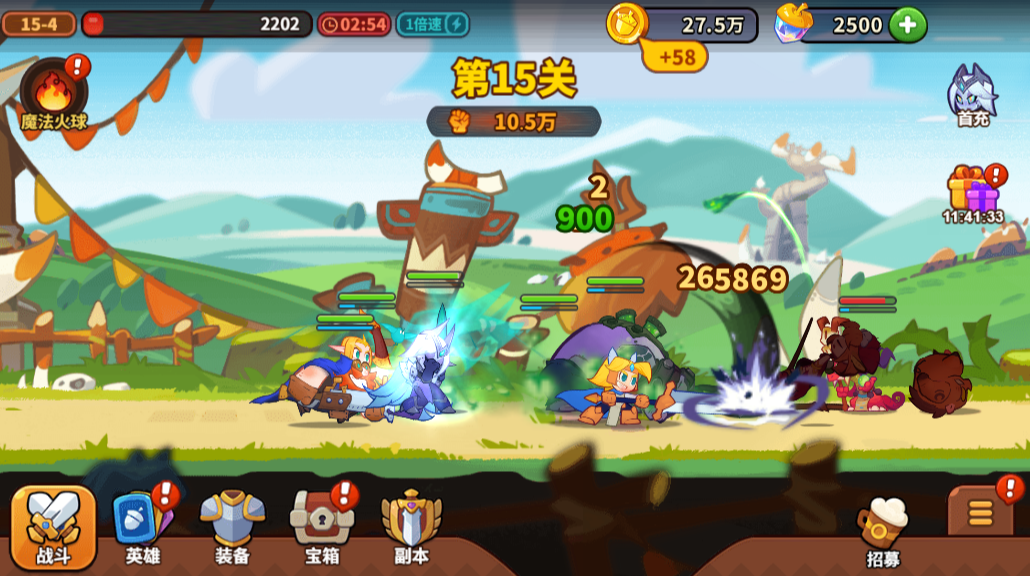
Task: Open the 招募 recruit tavern
Action: tap(883, 530)
